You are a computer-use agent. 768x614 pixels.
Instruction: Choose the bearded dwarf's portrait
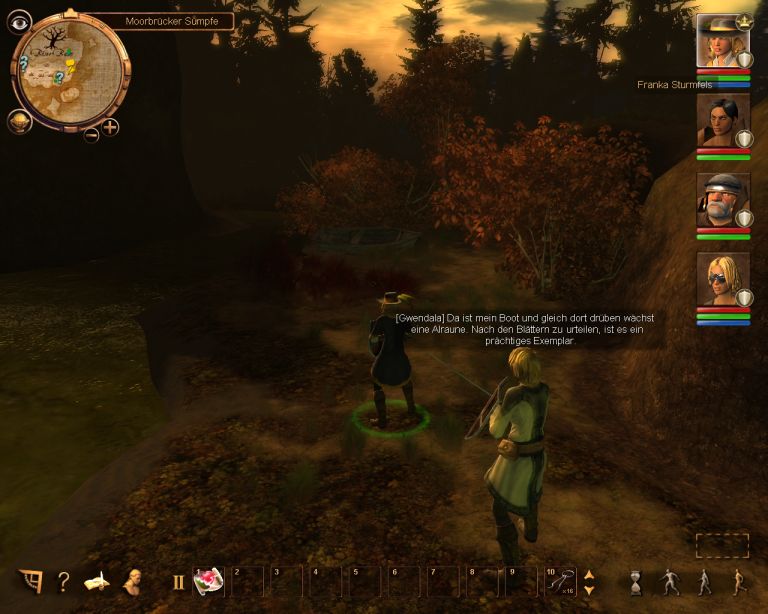722,200
